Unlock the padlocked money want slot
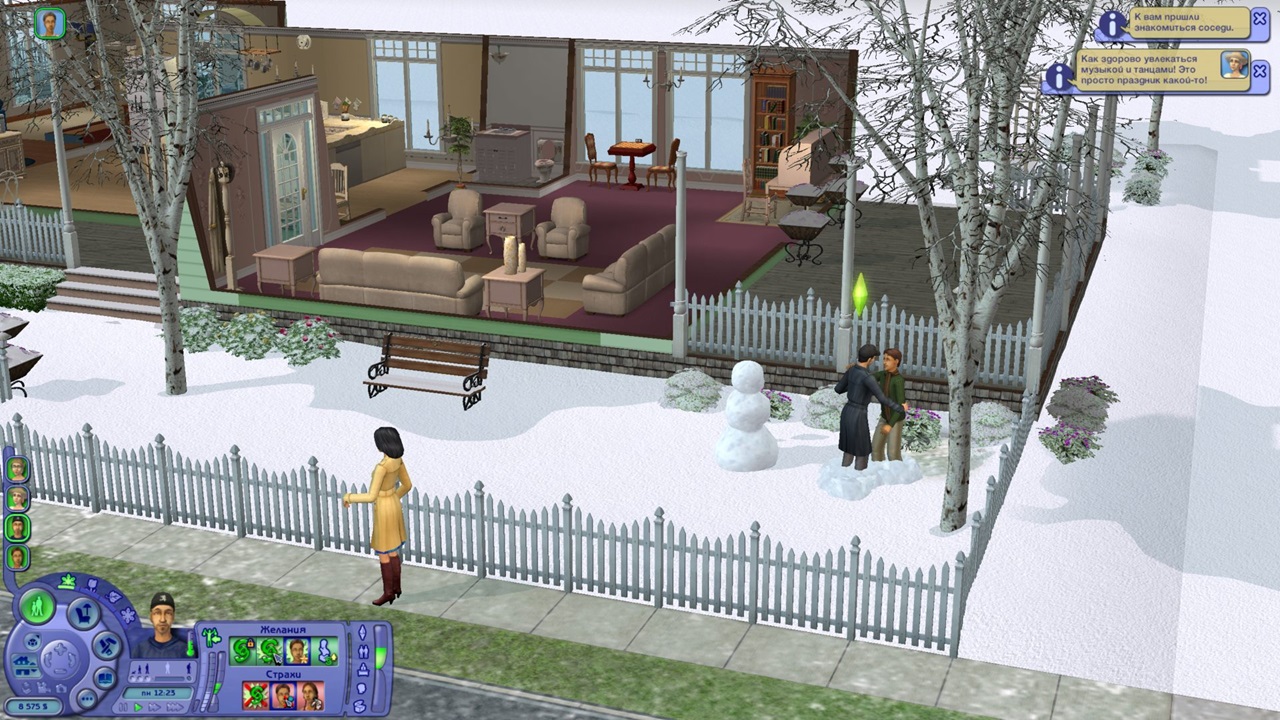The image size is (1280, 720). (243, 648)
